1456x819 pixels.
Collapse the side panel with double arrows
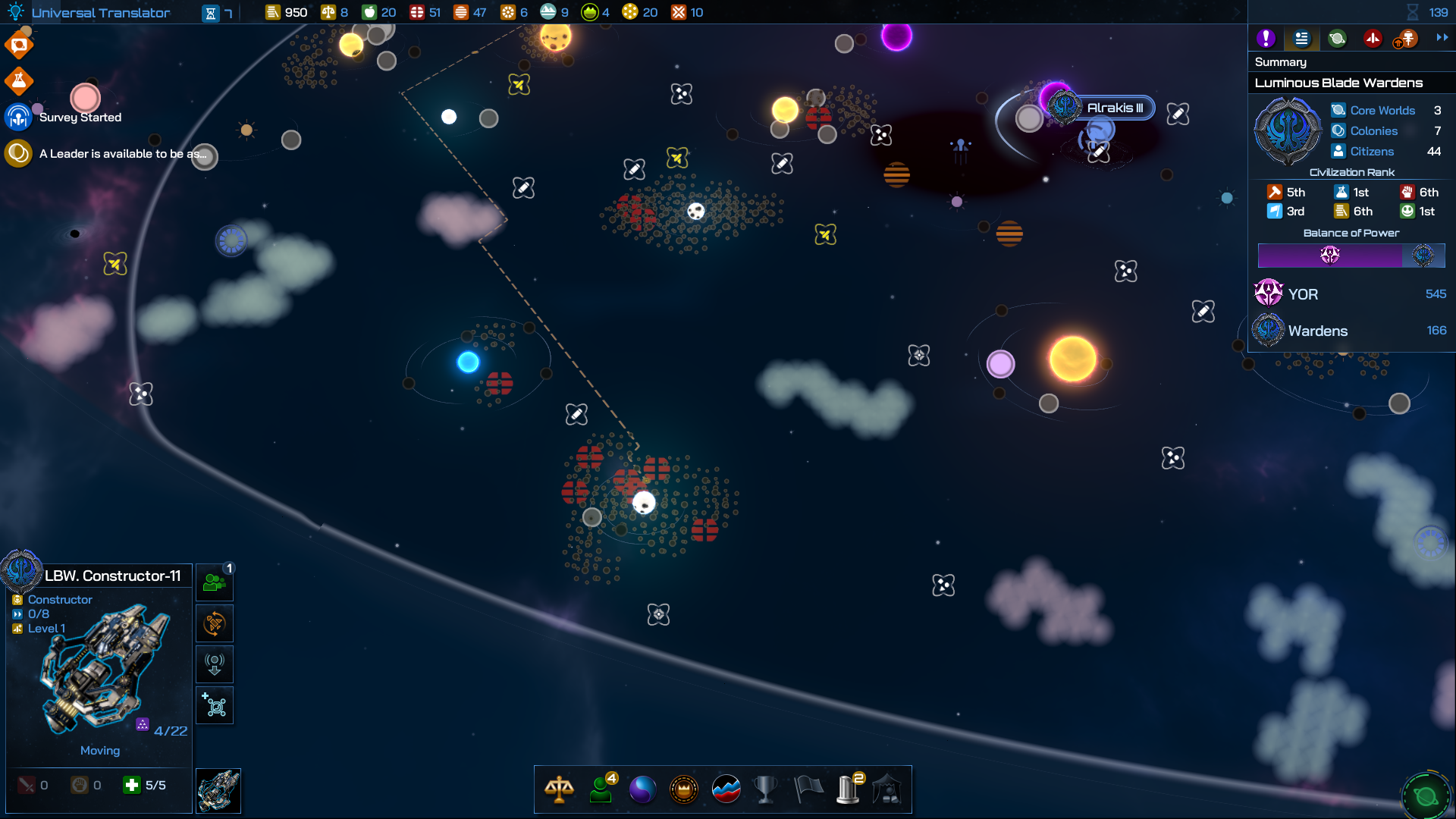coord(1442,37)
